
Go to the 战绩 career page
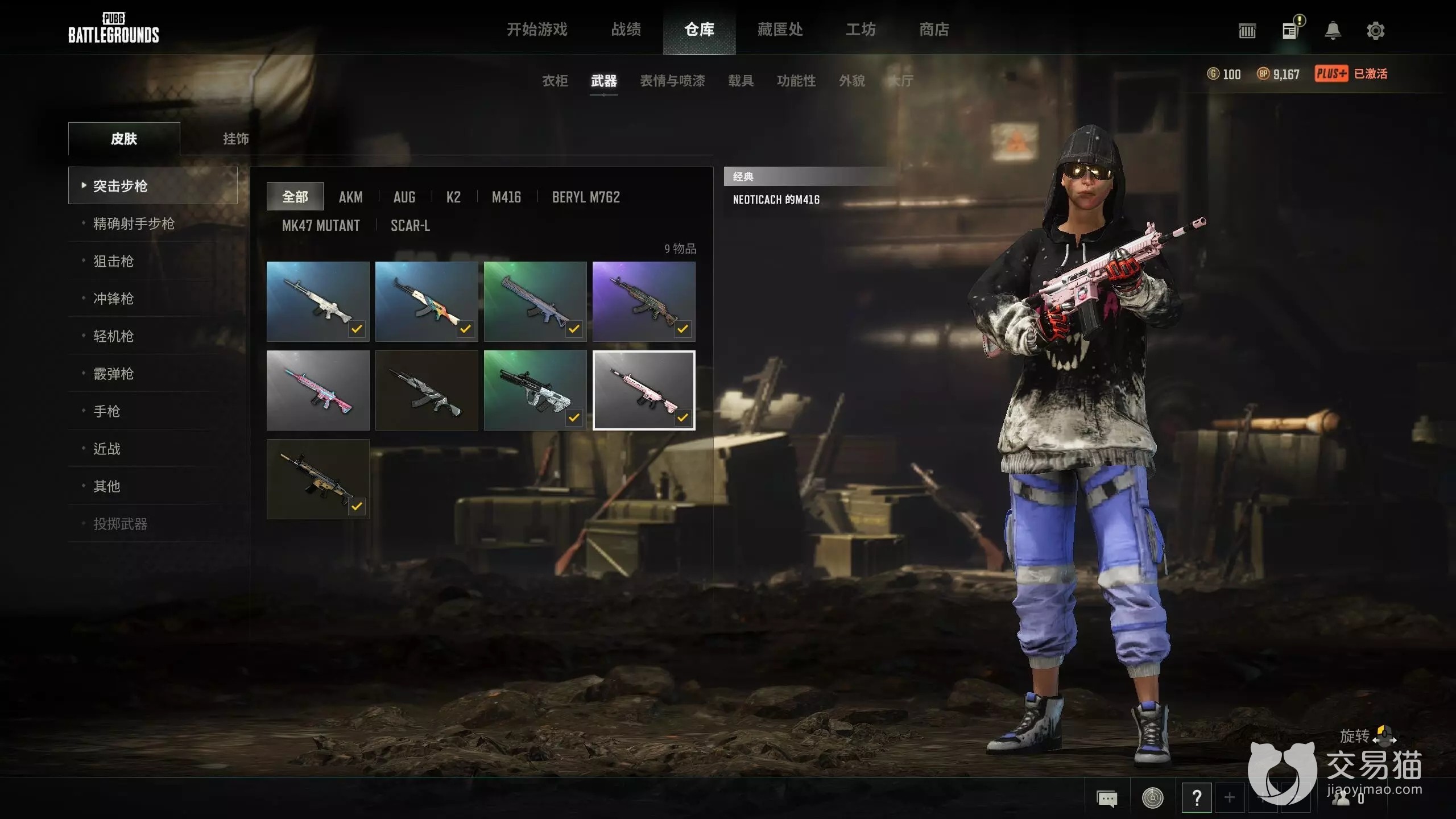pyautogui.click(x=626, y=30)
